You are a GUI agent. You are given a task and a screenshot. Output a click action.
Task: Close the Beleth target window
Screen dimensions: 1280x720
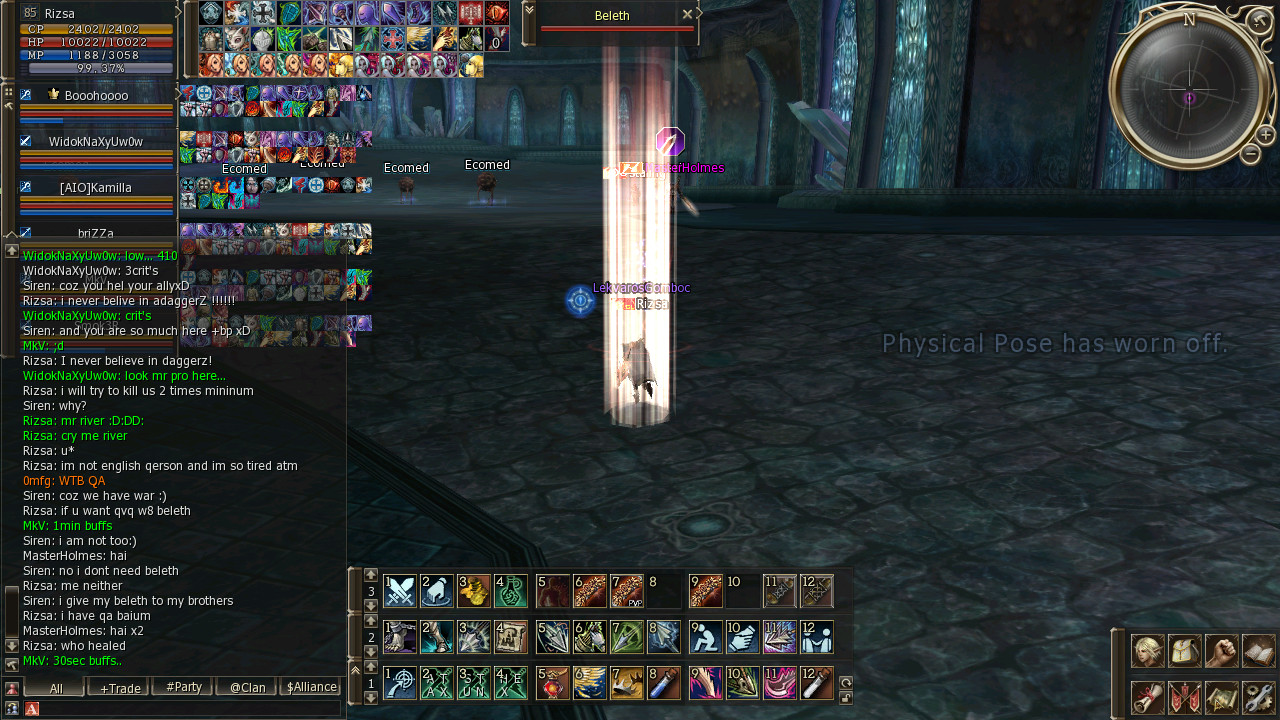(x=687, y=15)
